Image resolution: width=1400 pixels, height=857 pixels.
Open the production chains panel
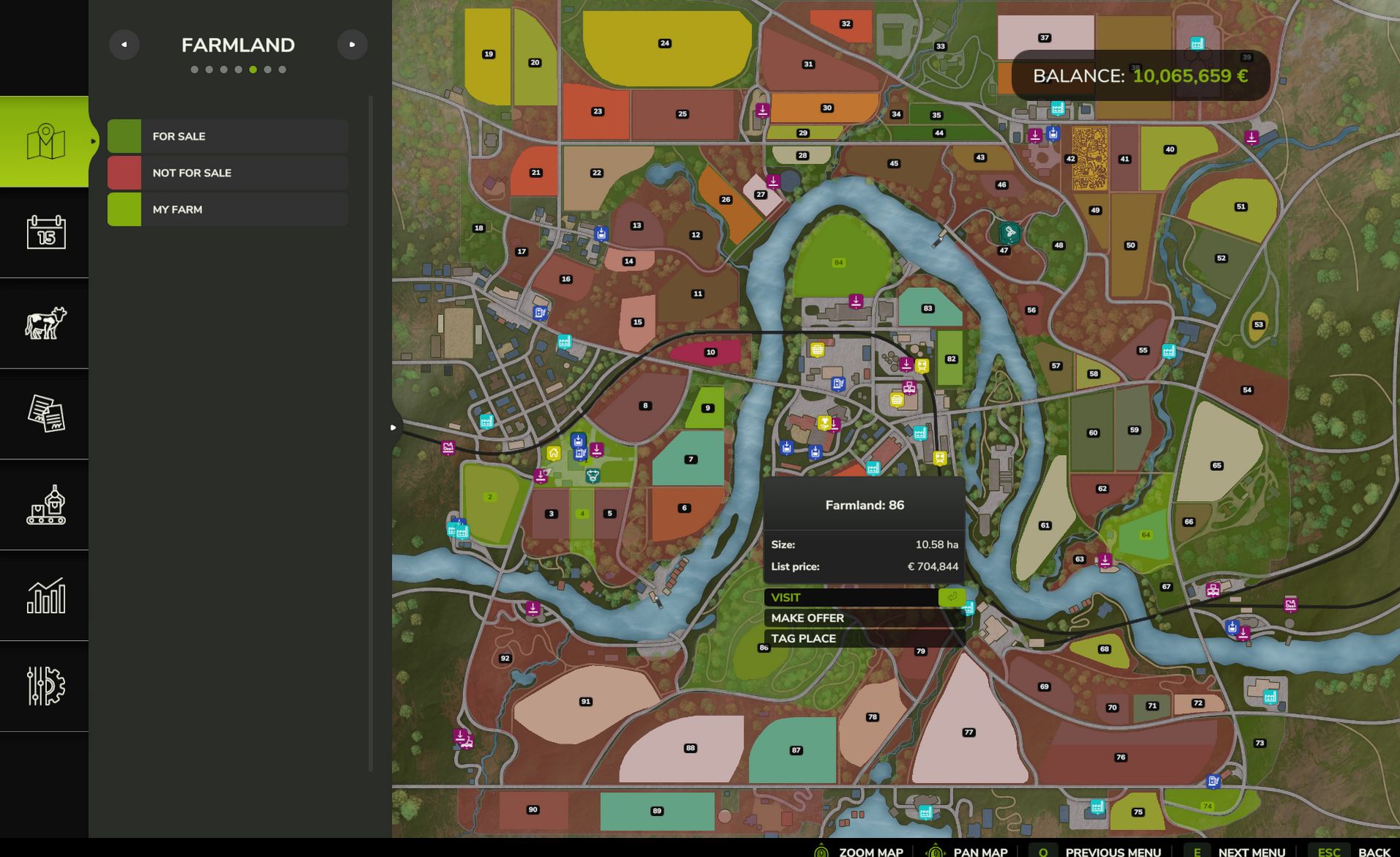coord(45,505)
